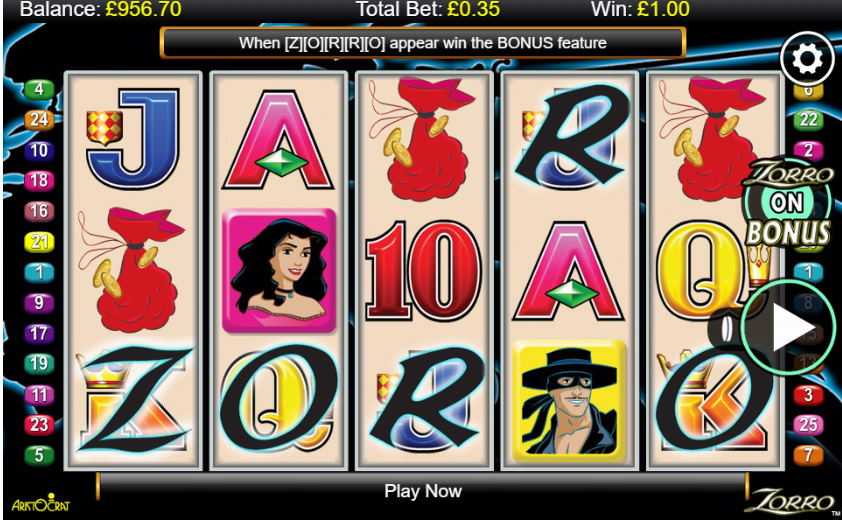842x520 pixels.
Task: Highlight payline 10 marker
Action: 39,151
